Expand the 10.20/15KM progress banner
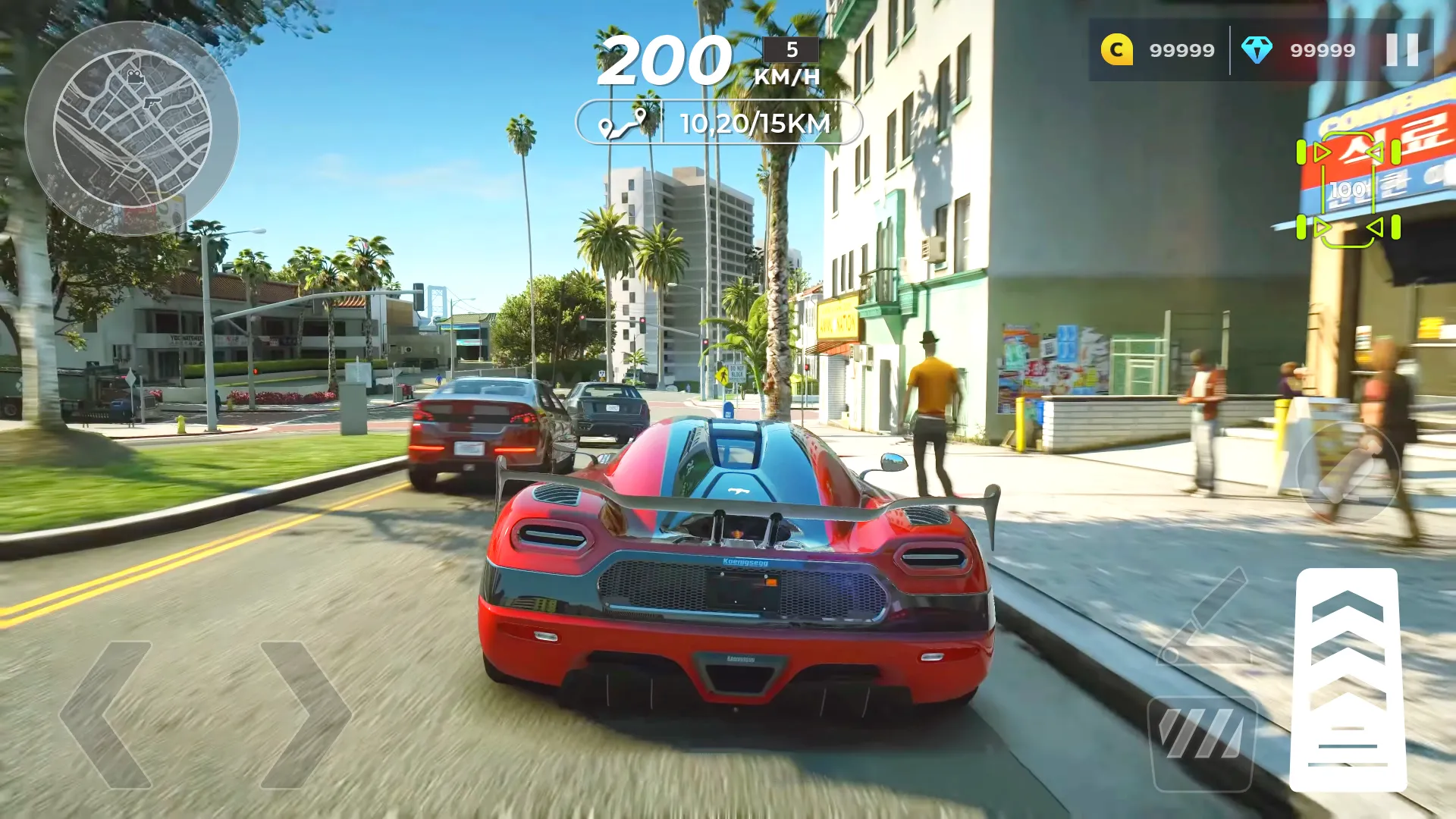This screenshot has width=1456, height=819. pos(720,121)
